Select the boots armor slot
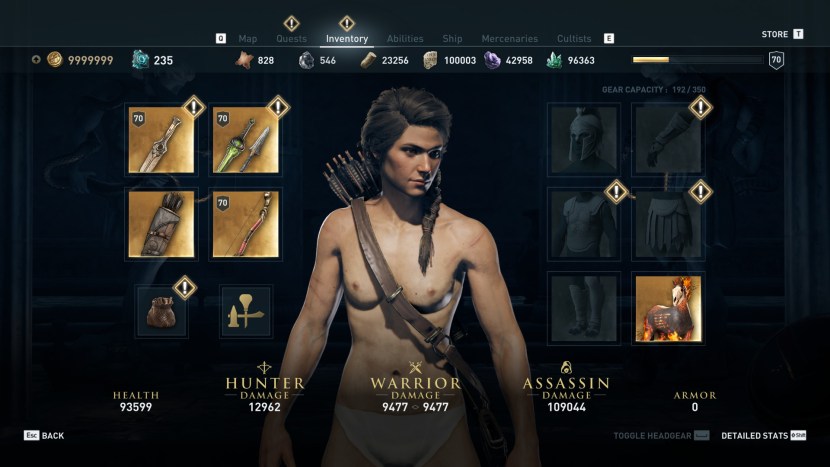This screenshot has width=830, height=467. (x=584, y=308)
